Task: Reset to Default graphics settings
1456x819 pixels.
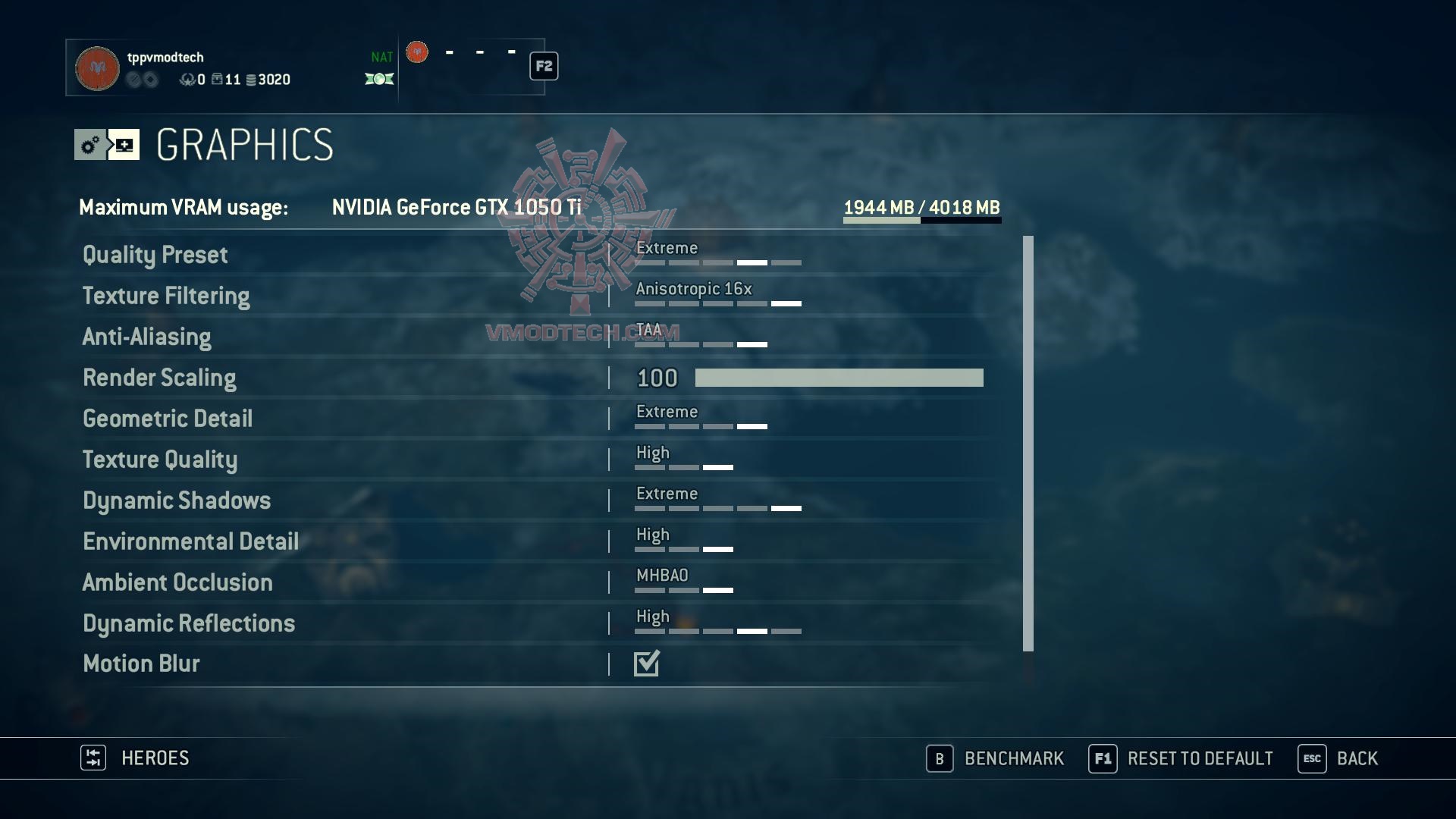Action: pyautogui.click(x=1181, y=758)
